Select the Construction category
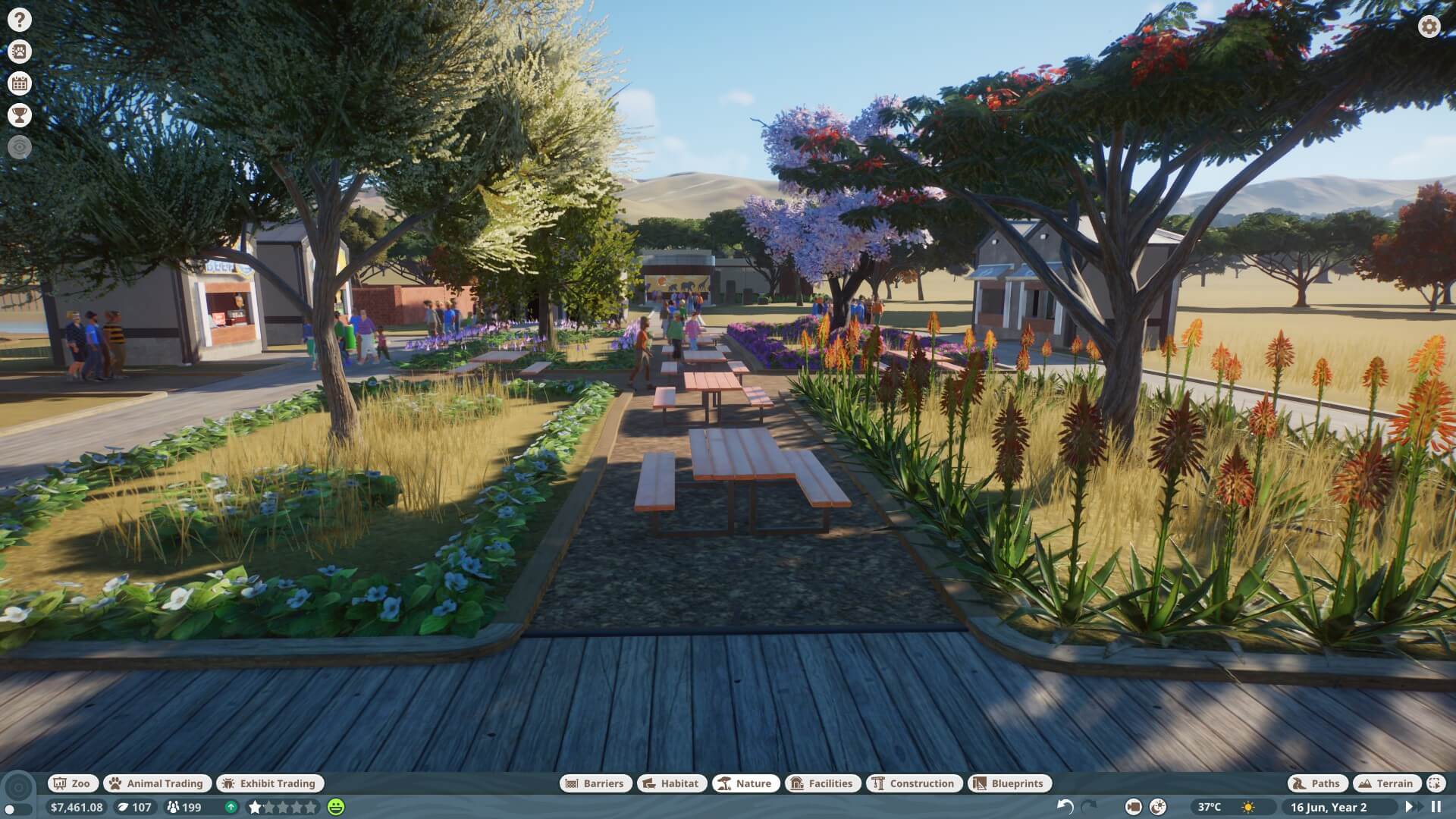This screenshot has height=819, width=1456. tap(914, 783)
